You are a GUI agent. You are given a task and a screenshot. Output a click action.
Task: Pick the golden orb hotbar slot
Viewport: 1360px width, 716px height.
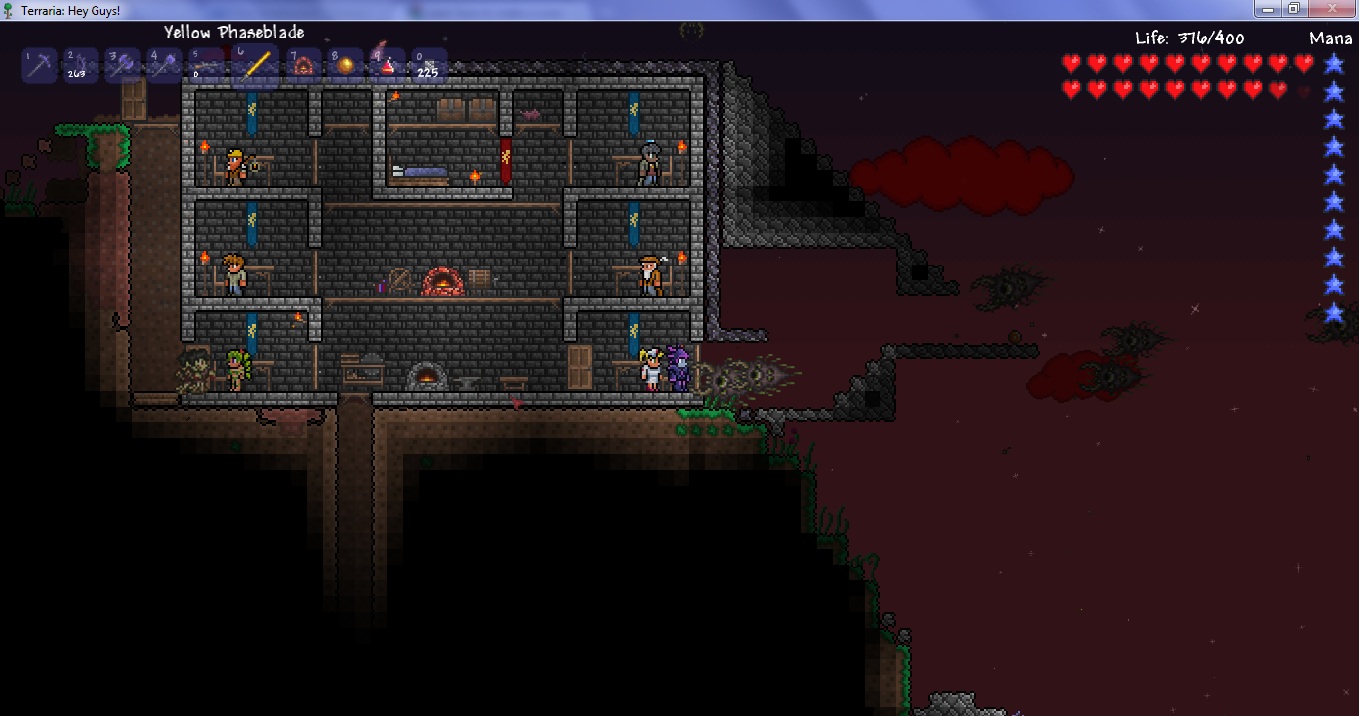[345, 66]
